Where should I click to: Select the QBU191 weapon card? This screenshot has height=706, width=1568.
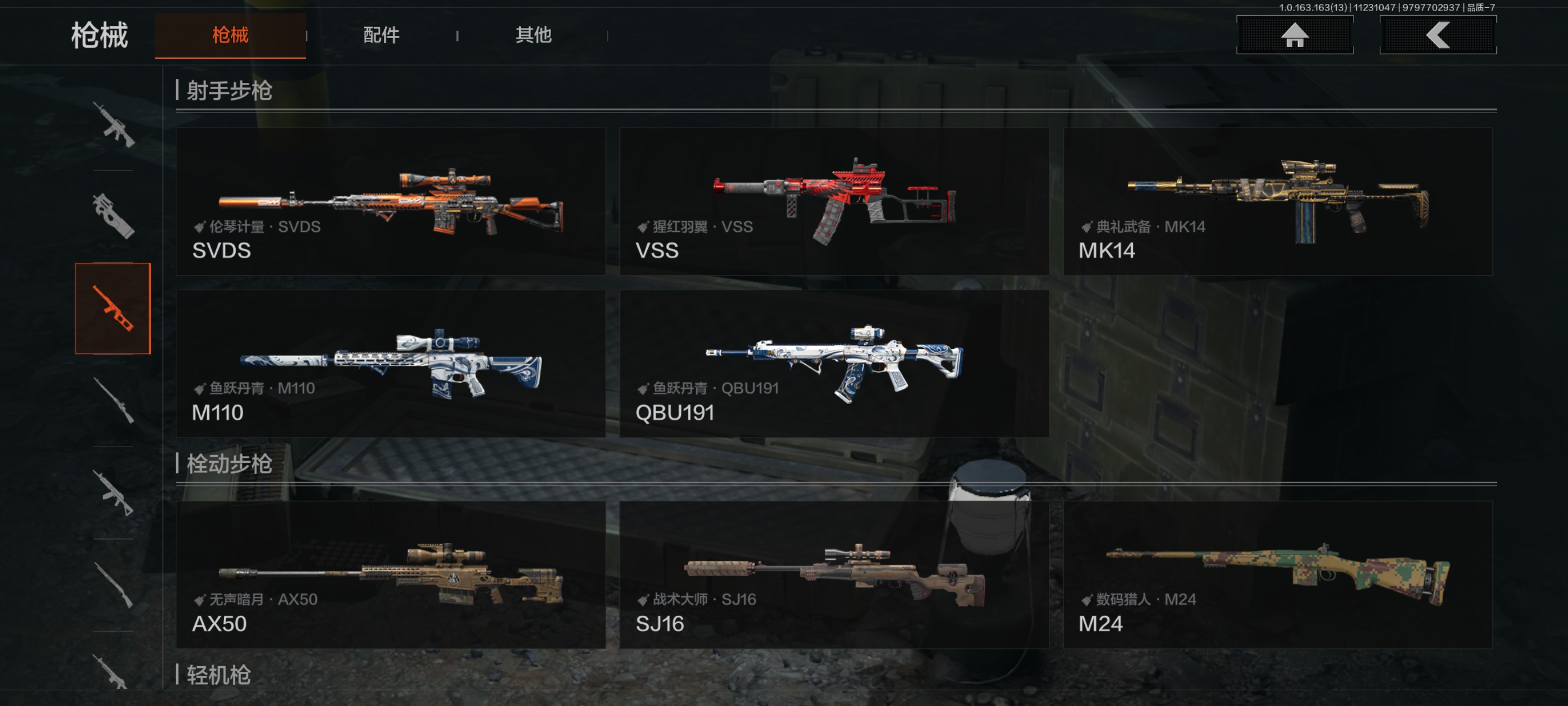click(833, 363)
